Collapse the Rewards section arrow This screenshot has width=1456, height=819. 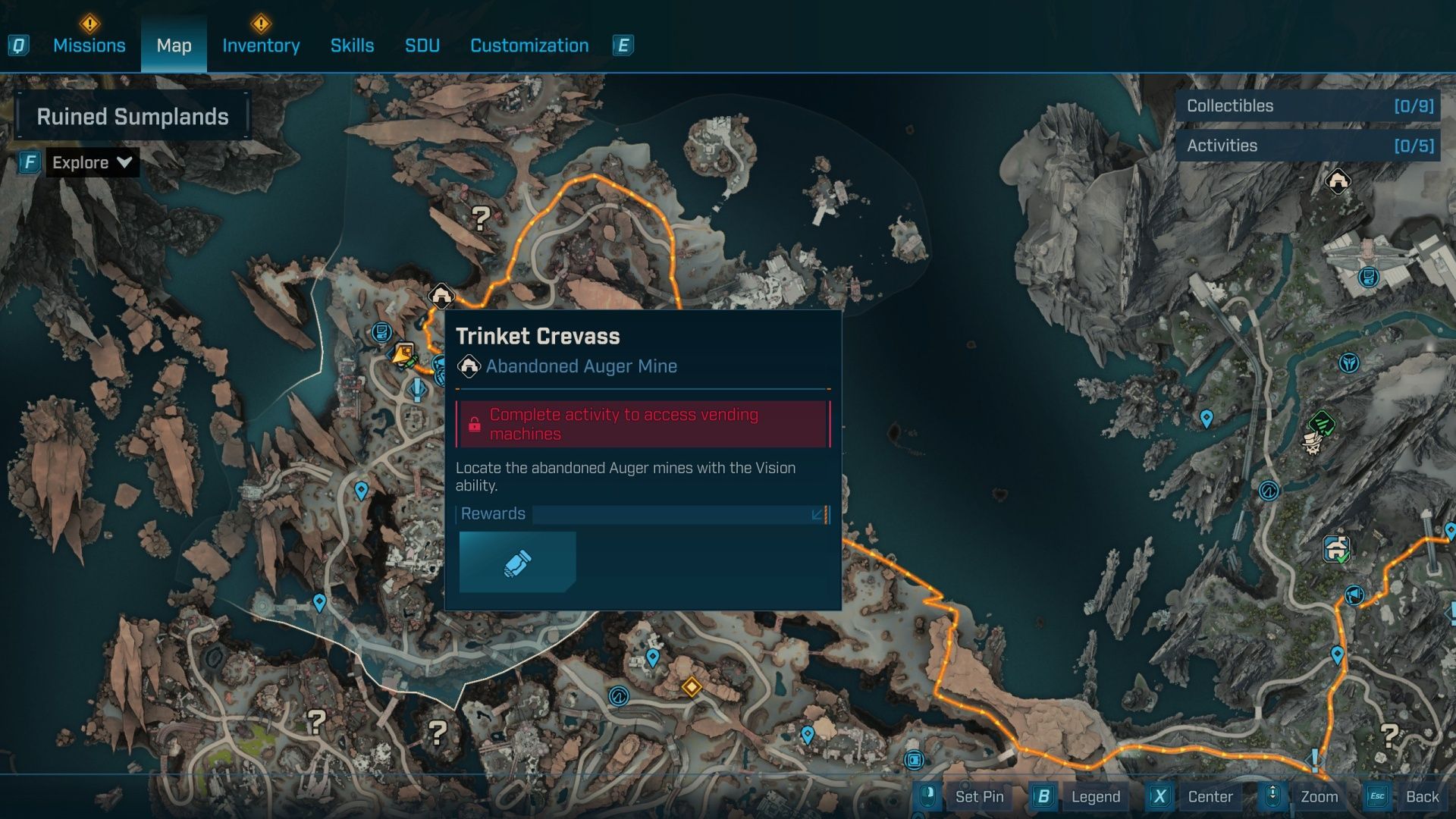[817, 515]
